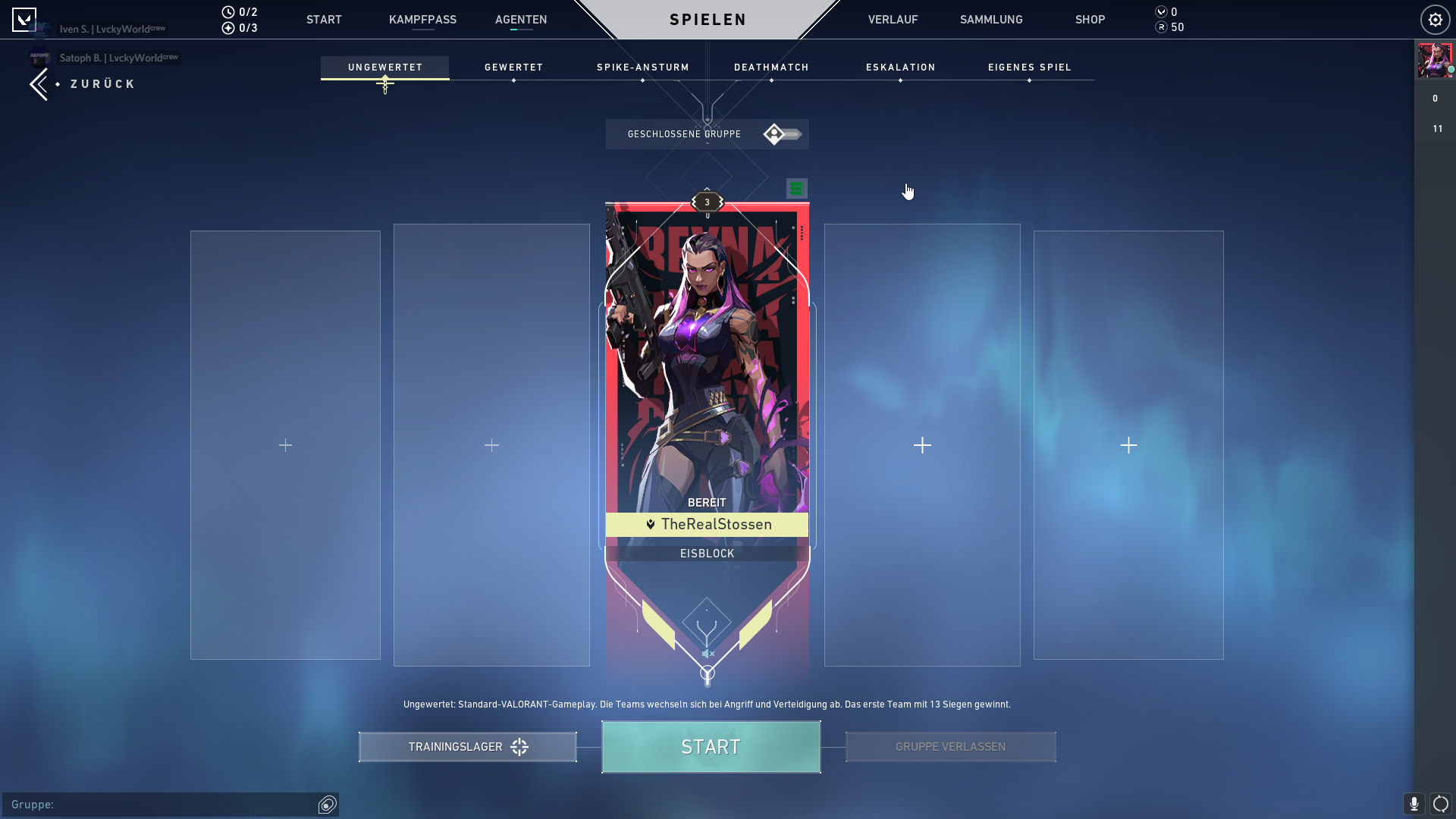The image size is (1456, 819).
Task: Open the Verlauf match history
Action: [x=893, y=20]
